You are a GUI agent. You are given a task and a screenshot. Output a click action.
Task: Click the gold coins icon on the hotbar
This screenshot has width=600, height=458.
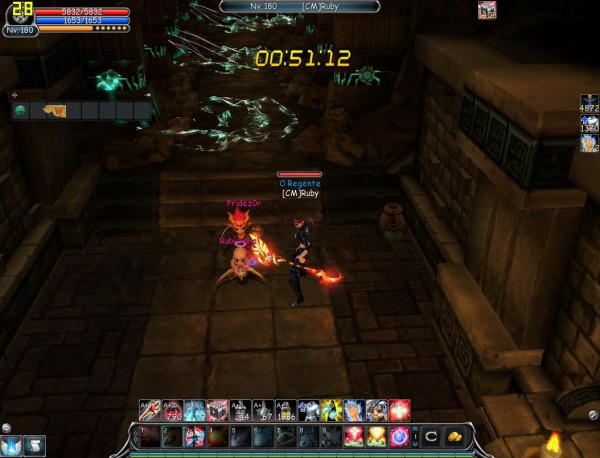coord(454,436)
